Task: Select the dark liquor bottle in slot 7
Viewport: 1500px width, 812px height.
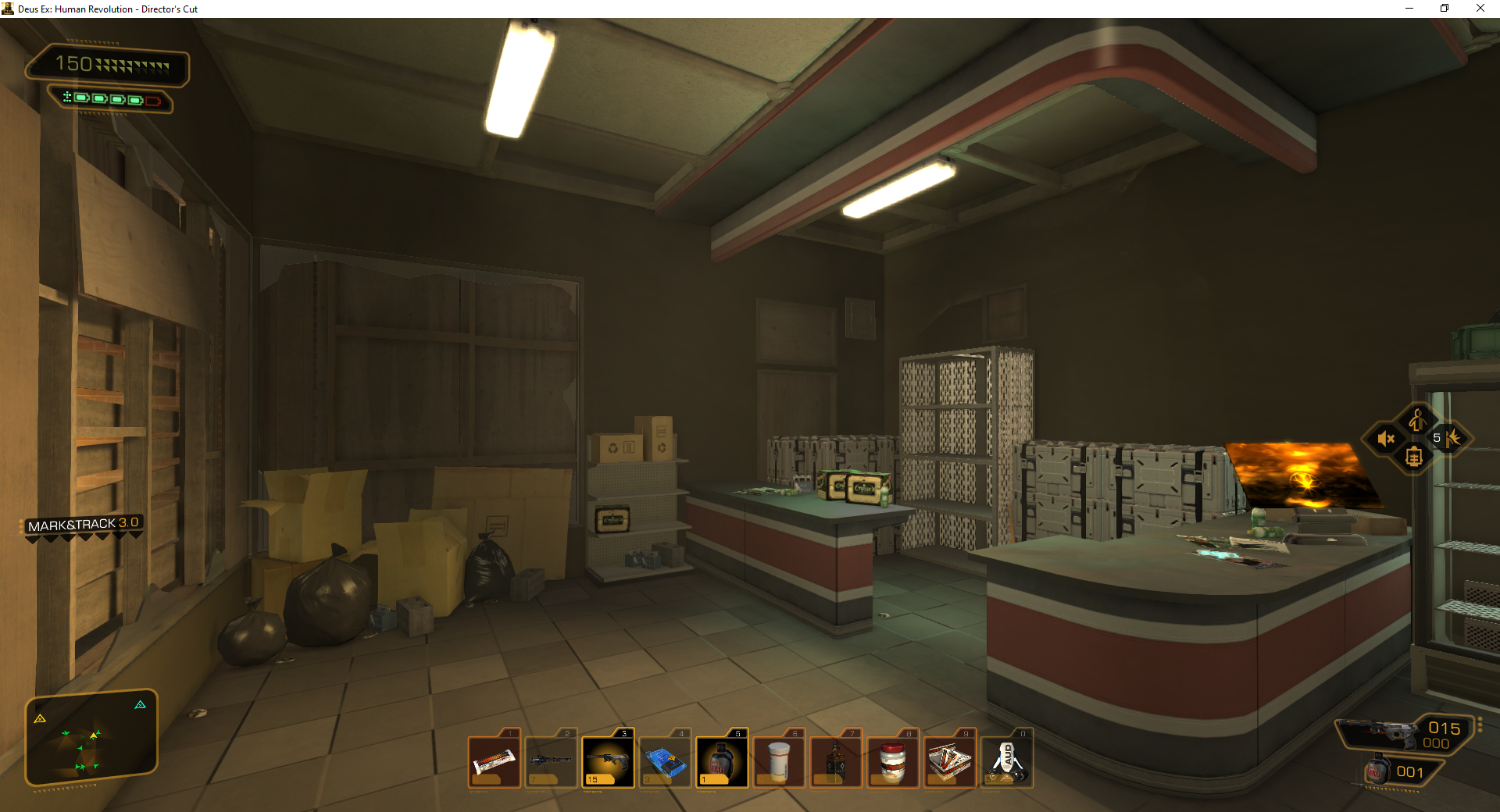Action: [836, 760]
